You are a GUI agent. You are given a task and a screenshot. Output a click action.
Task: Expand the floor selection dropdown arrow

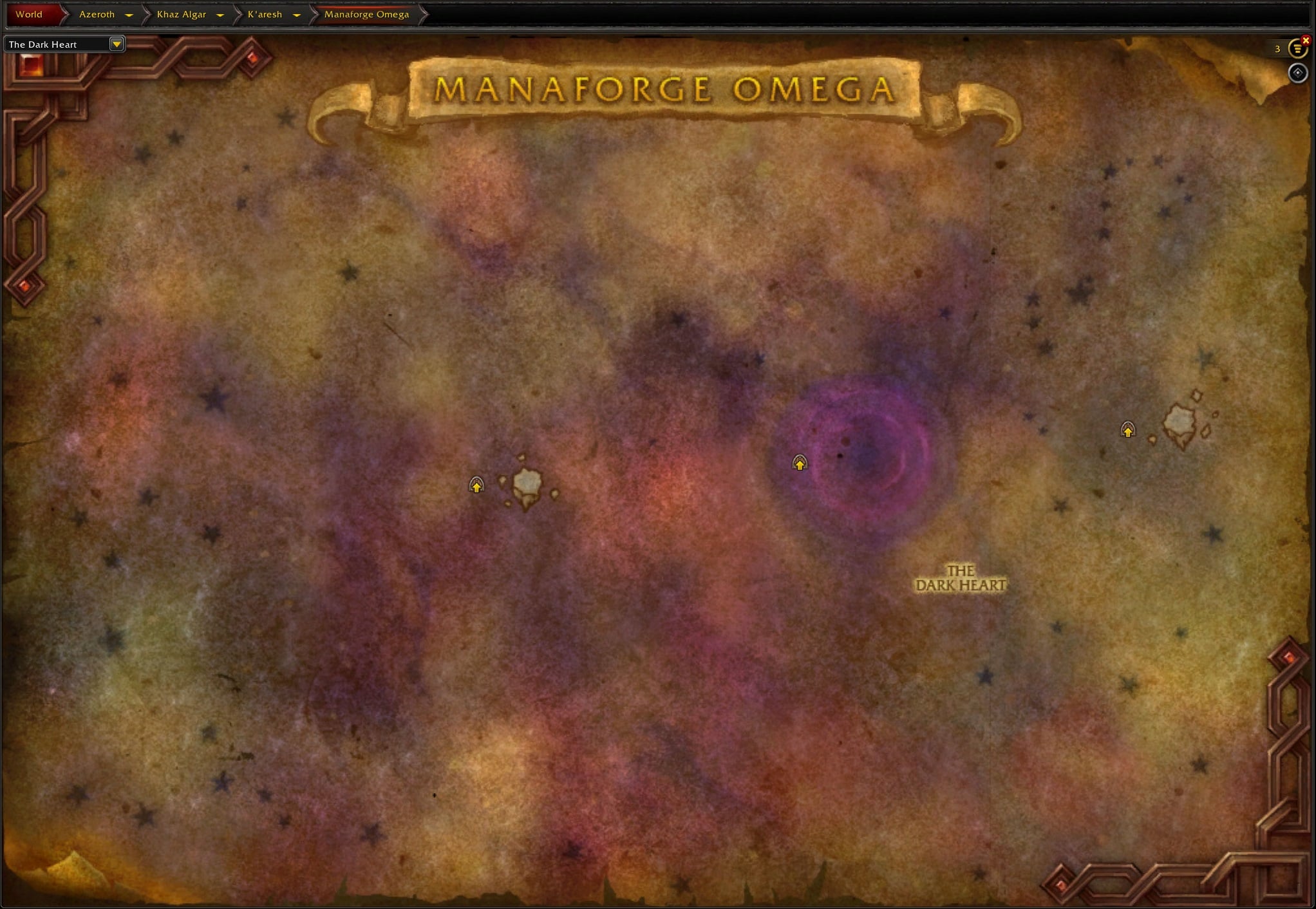(117, 44)
